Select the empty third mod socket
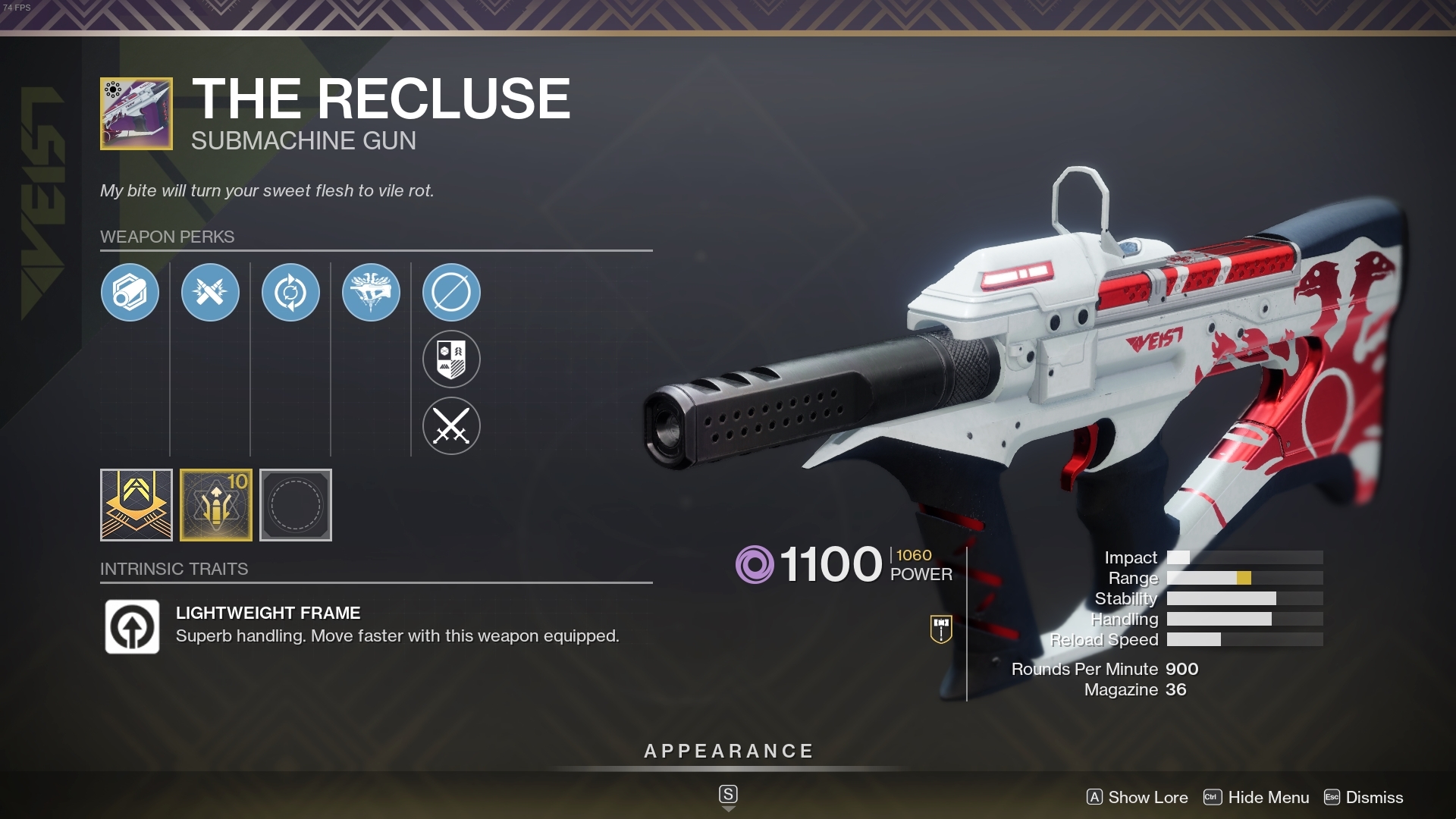The height and width of the screenshot is (819, 1456). (296, 505)
